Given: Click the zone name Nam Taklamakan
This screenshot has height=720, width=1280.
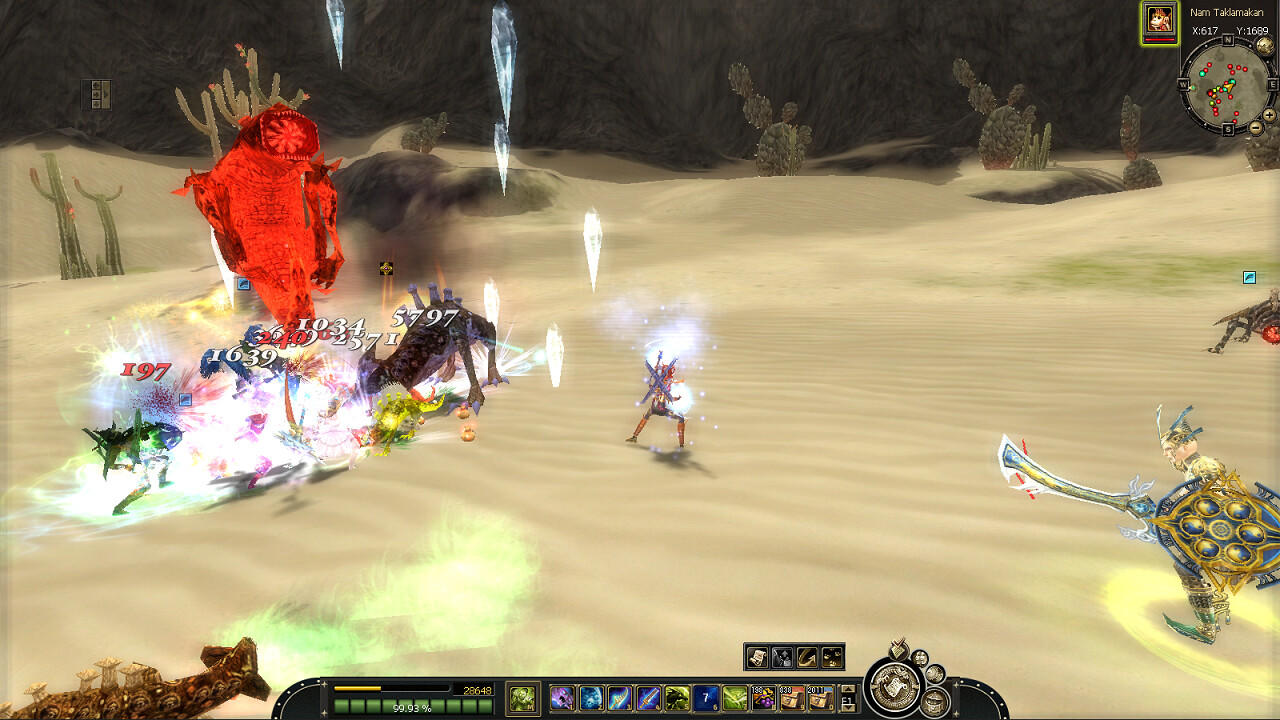Looking at the screenshot, I should (1227, 12).
